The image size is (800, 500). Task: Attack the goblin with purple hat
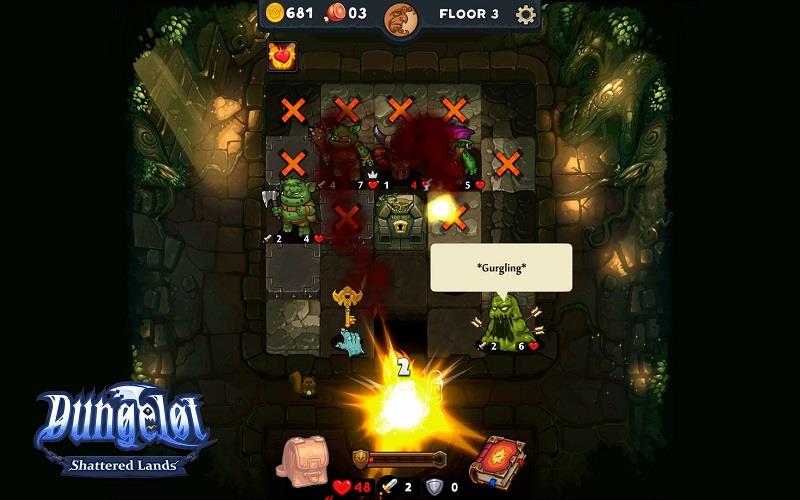pos(463,155)
